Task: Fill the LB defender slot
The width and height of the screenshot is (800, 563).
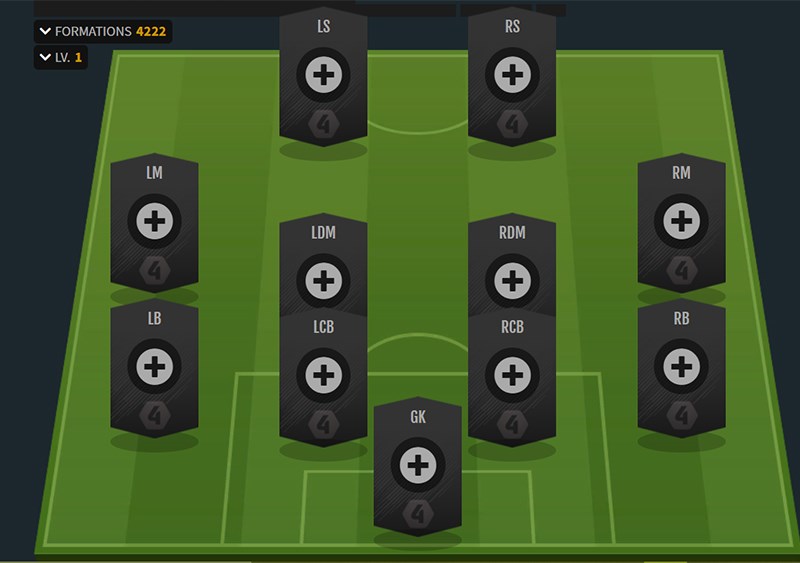Action: pyautogui.click(x=154, y=367)
